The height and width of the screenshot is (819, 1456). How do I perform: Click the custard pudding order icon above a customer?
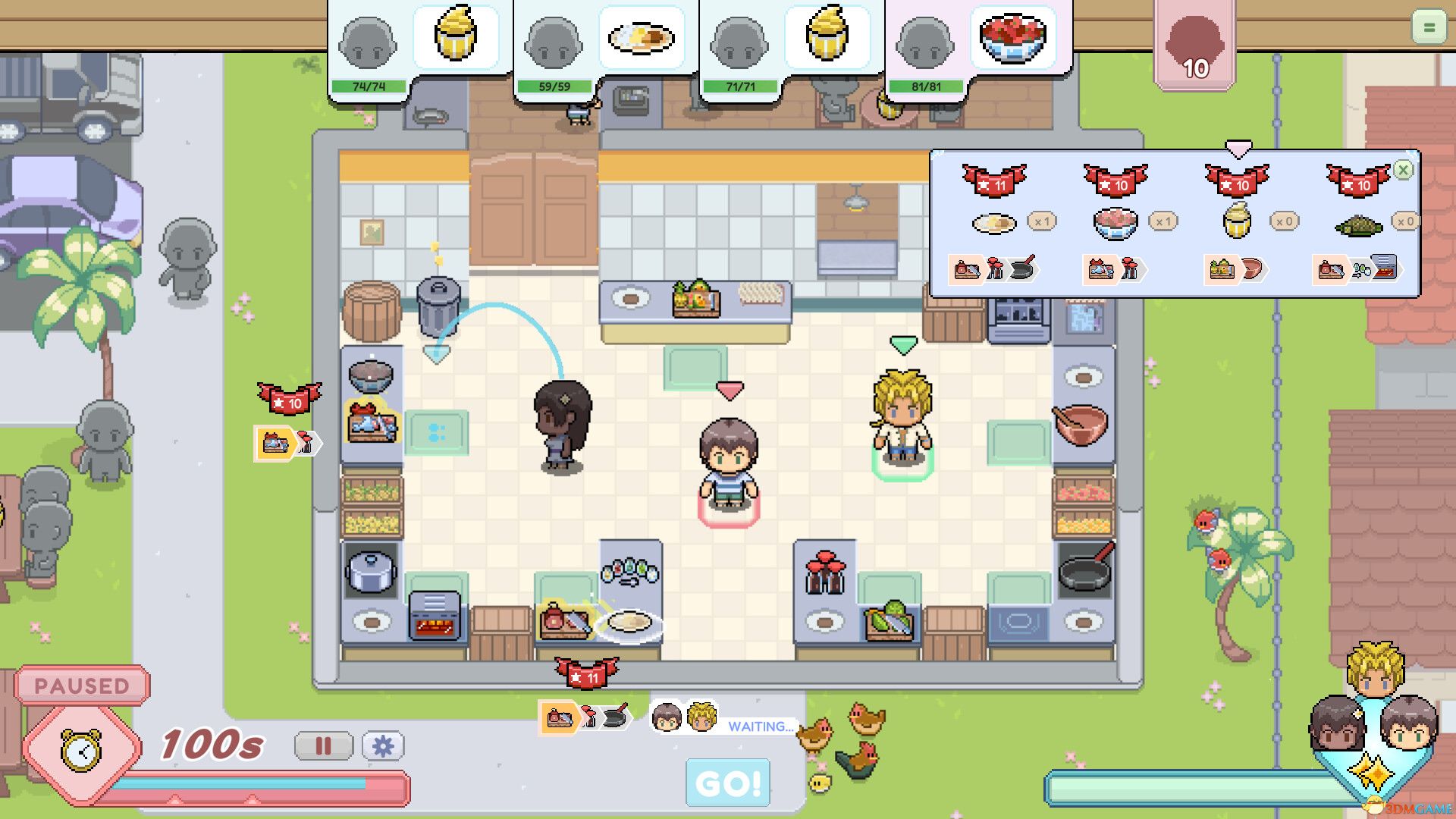[x=455, y=36]
